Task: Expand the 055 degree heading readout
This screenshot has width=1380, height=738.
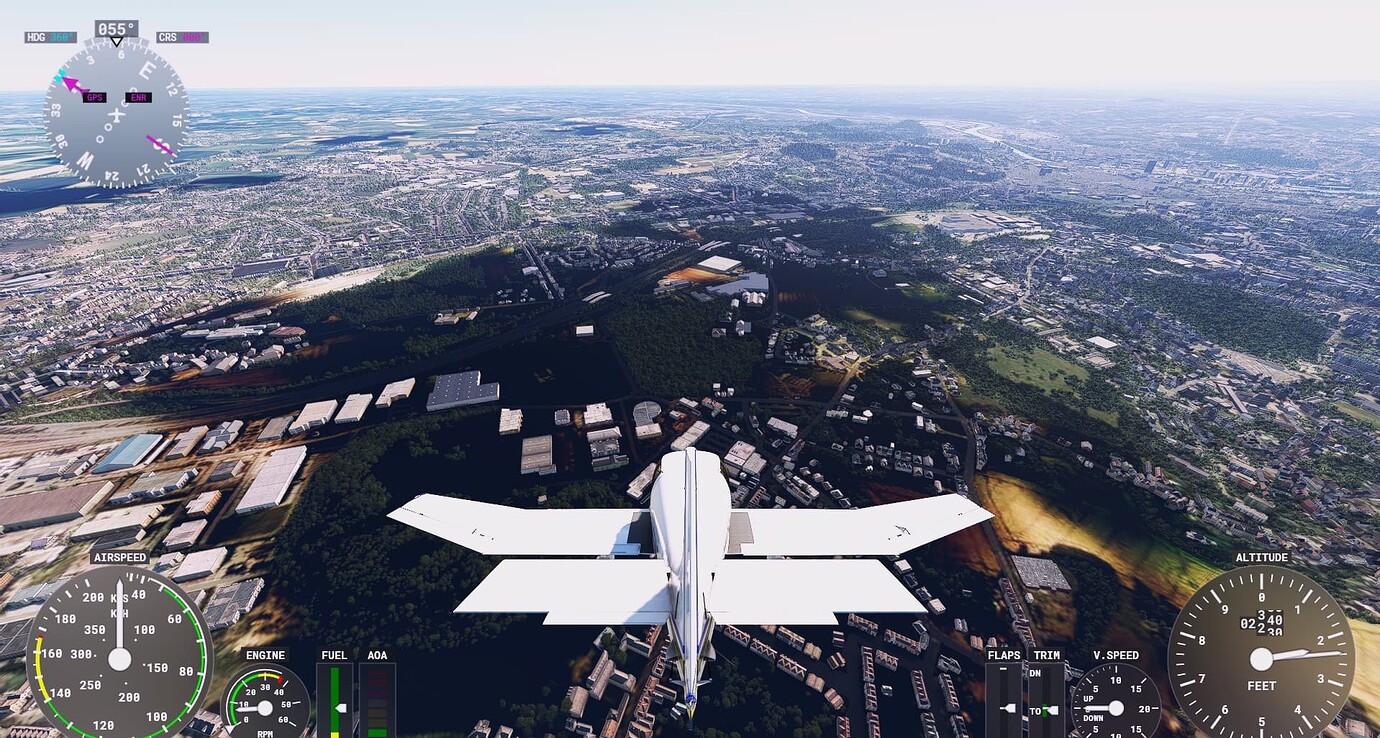Action: [115, 29]
